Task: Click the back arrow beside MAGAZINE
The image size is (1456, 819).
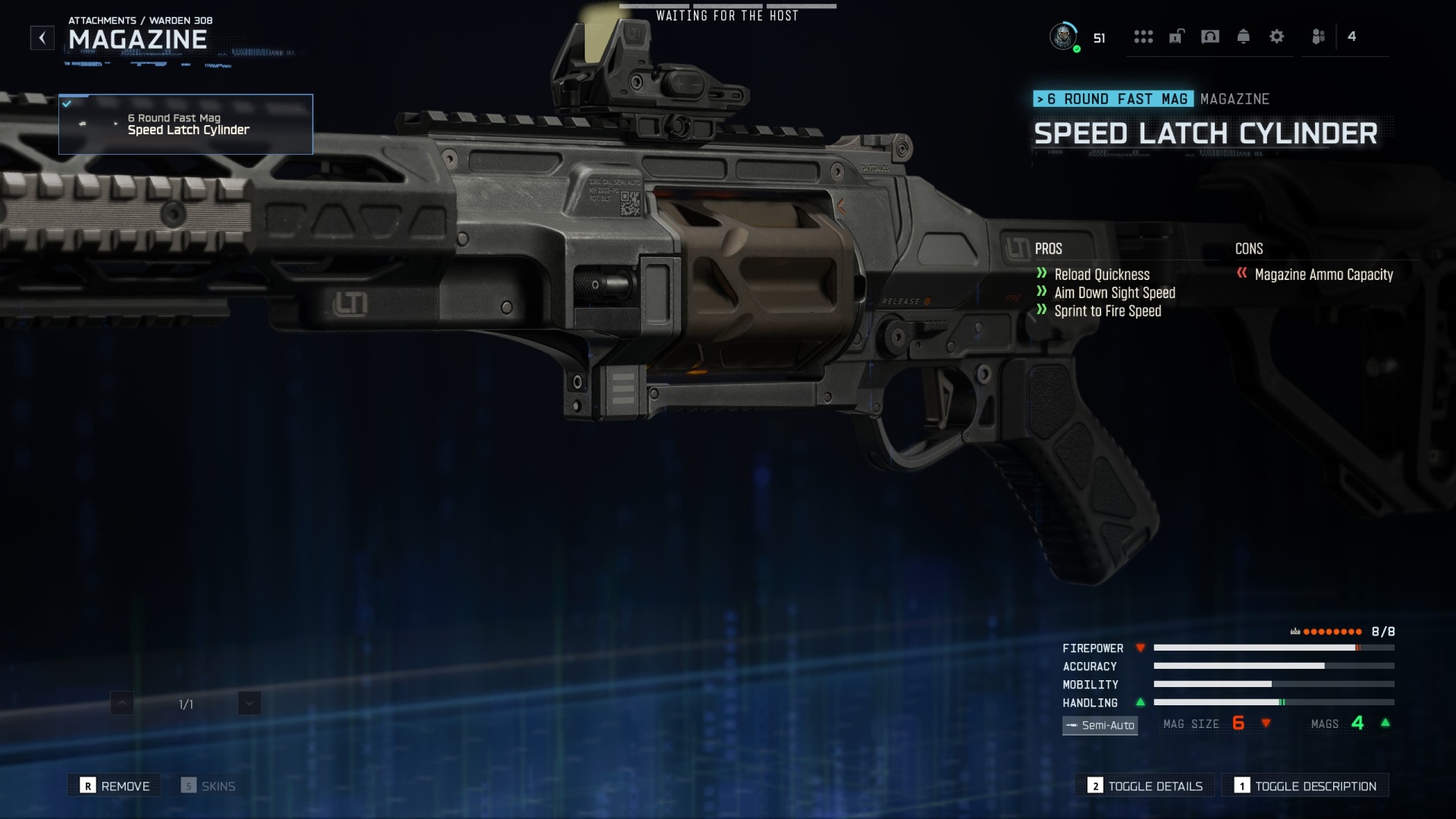Action: (x=42, y=38)
